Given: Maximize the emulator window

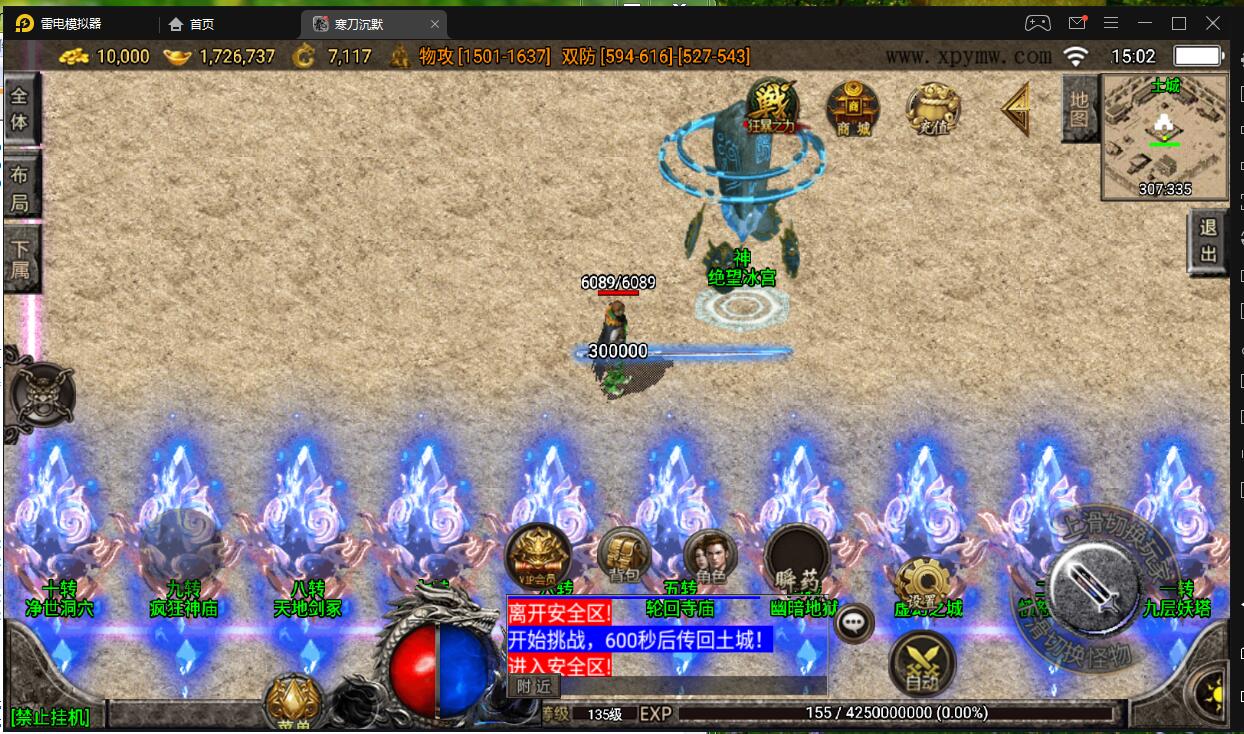Looking at the screenshot, I should (1178, 23).
